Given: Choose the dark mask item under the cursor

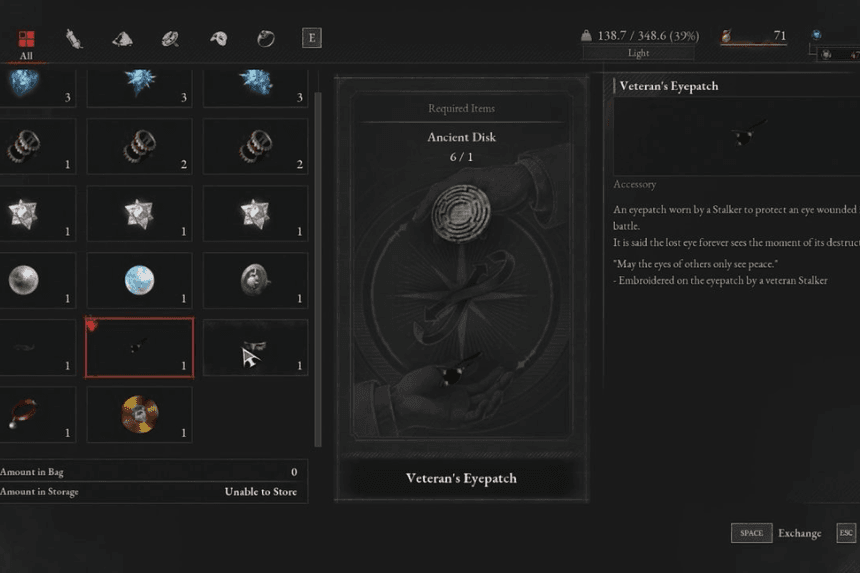Looking at the screenshot, I should [x=255, y=347].
